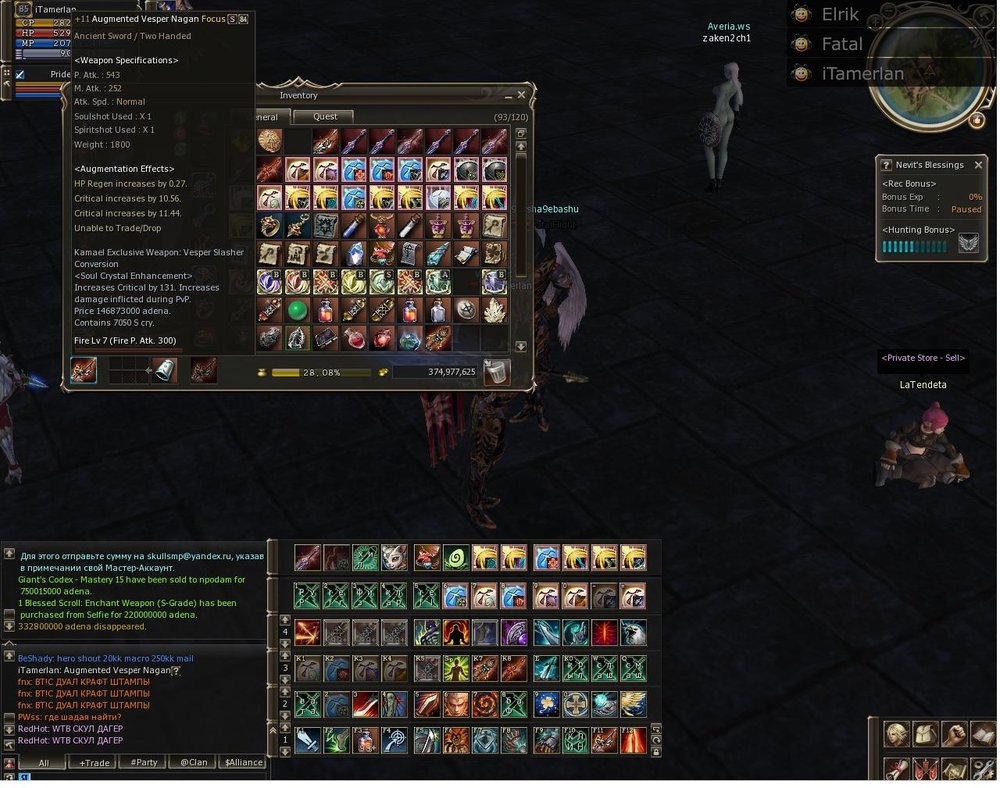Switch to the Quest inventory tab
This screenshot has height=788, width=1000.
[325, 117]
